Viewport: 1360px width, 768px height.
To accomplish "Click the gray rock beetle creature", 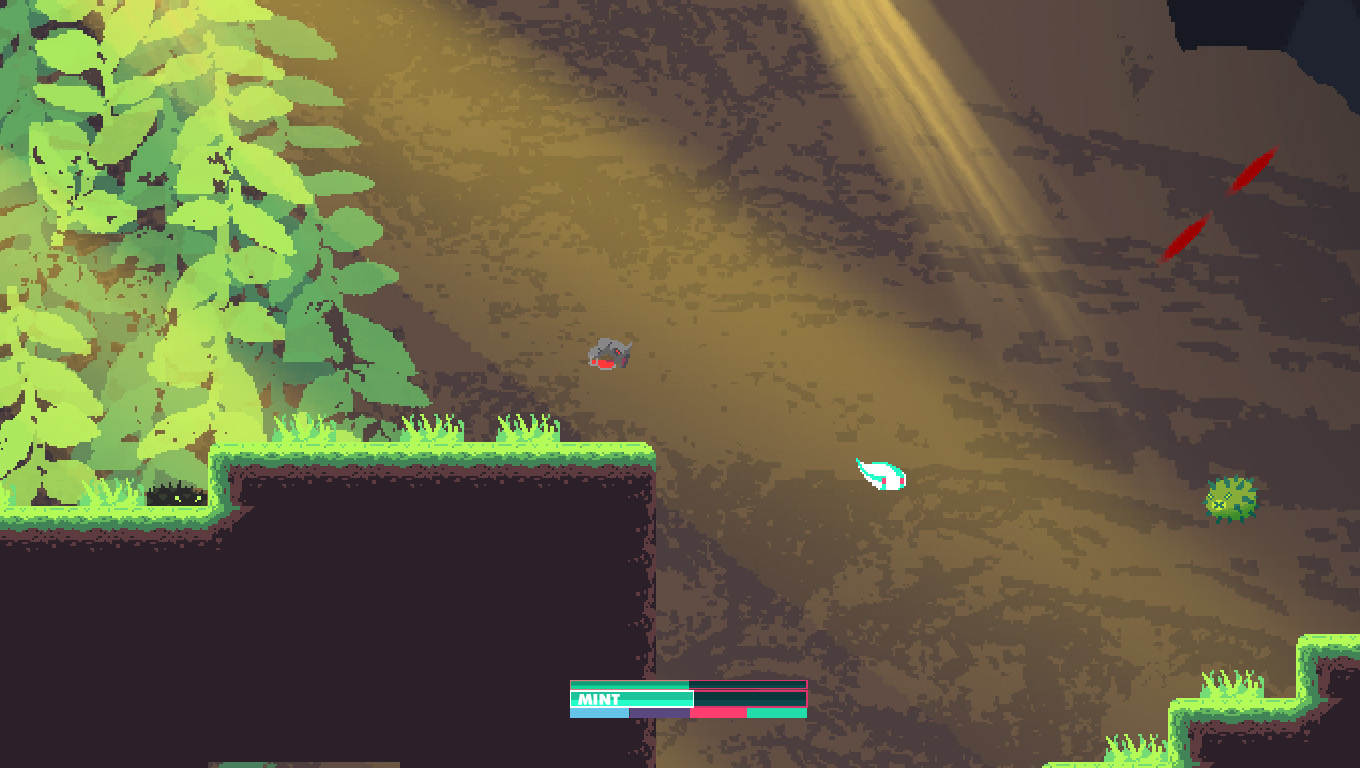I will point(611,352).
